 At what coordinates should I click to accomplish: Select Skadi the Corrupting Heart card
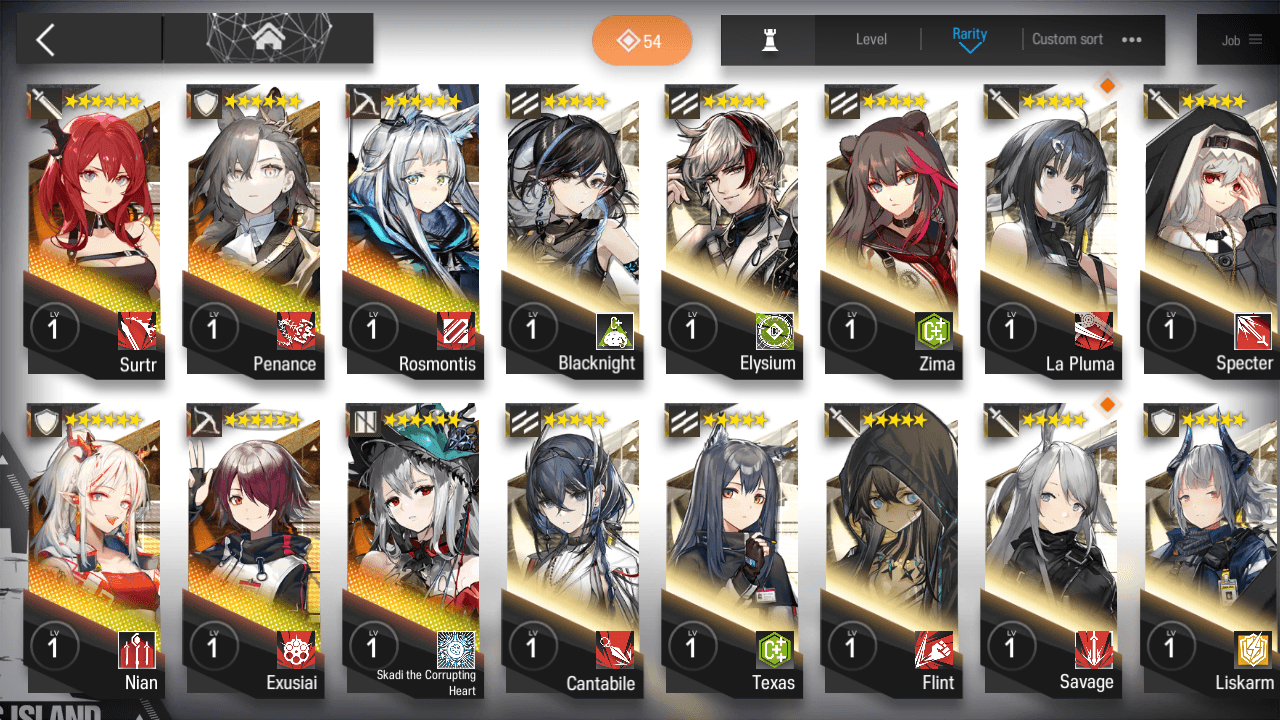pyautogui.click(x=414, y=550)
